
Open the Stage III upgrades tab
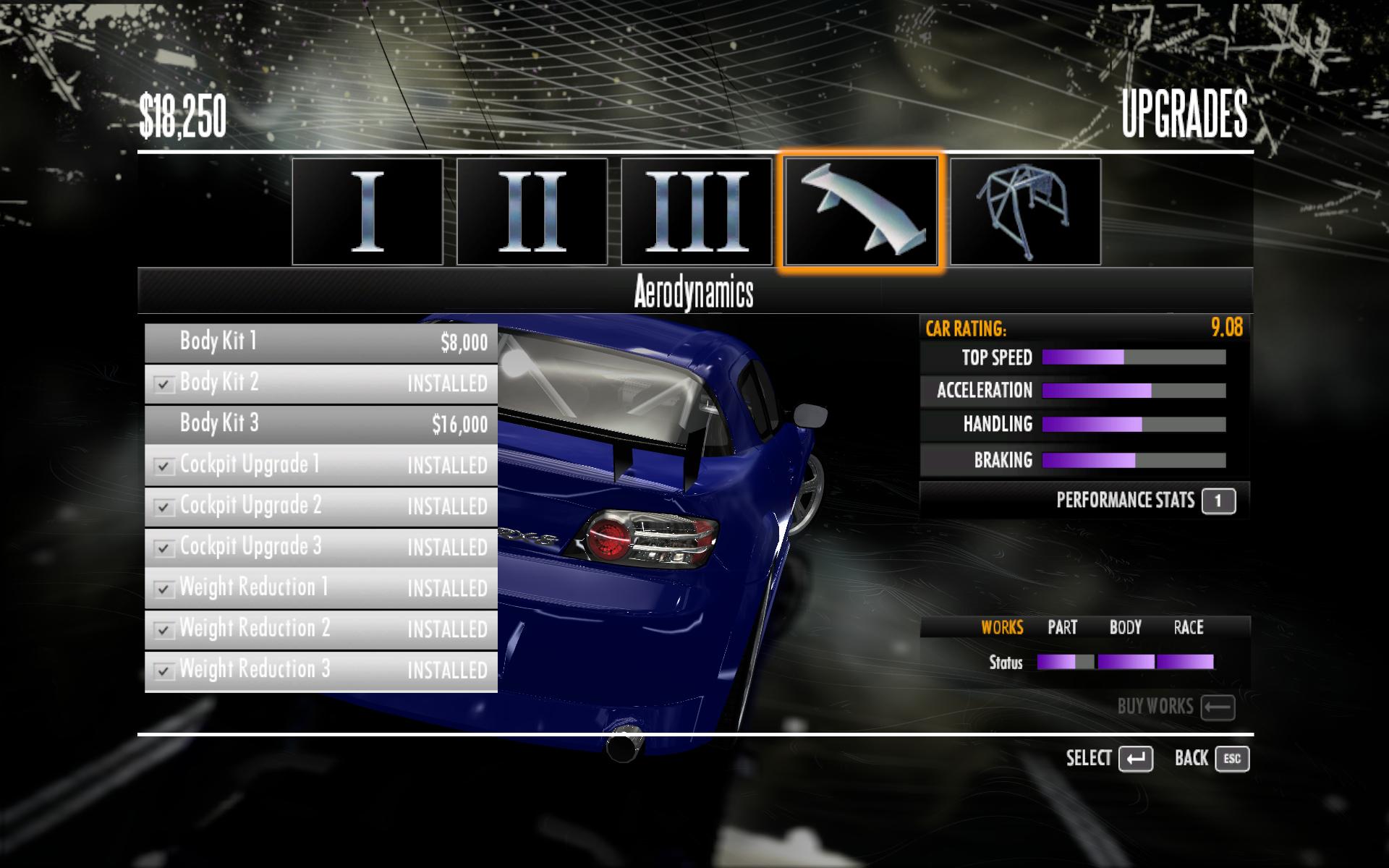pyautogui.click(x=697, y=211)
